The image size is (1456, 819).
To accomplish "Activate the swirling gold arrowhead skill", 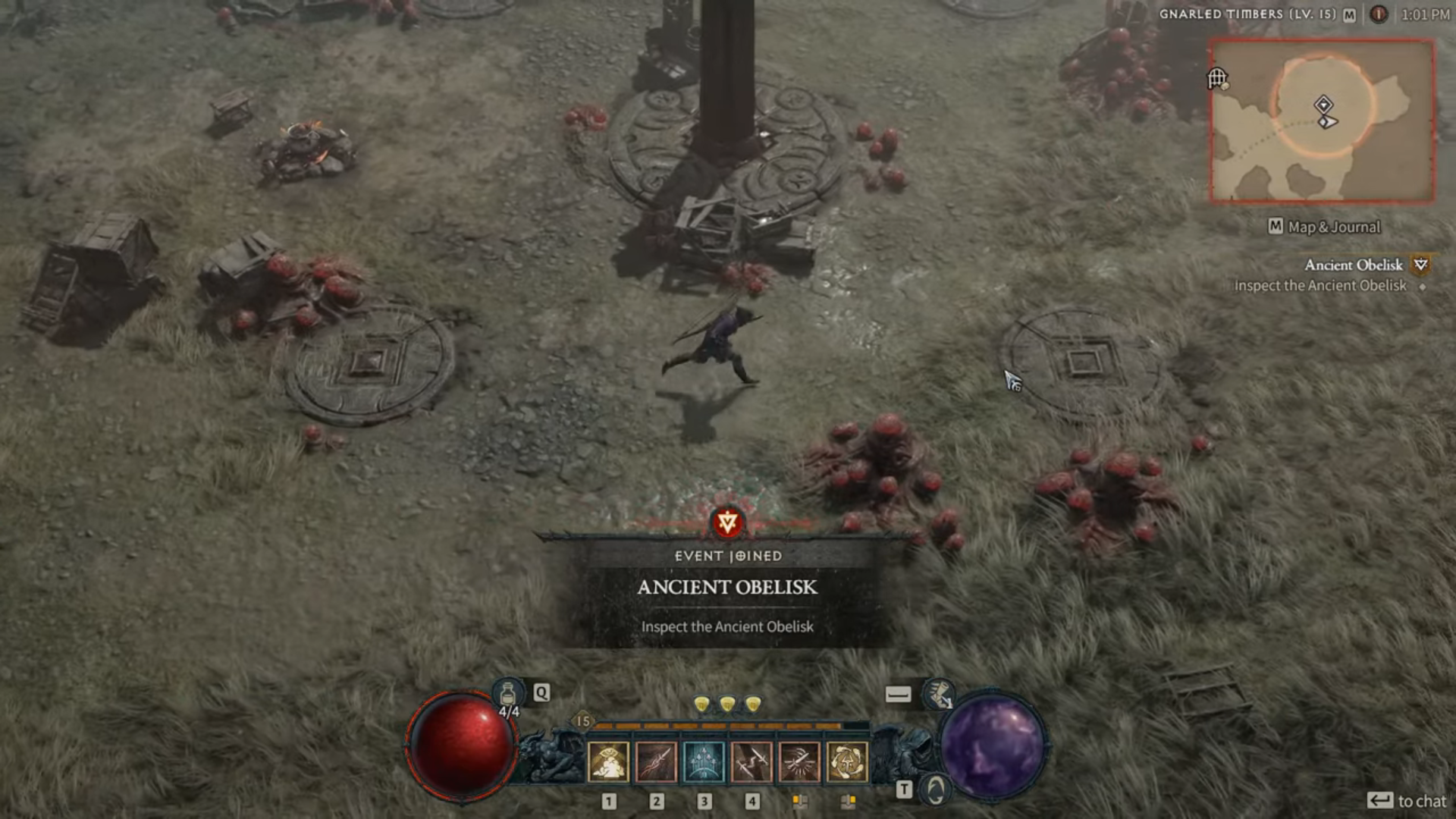I will (x=847, y=761).
